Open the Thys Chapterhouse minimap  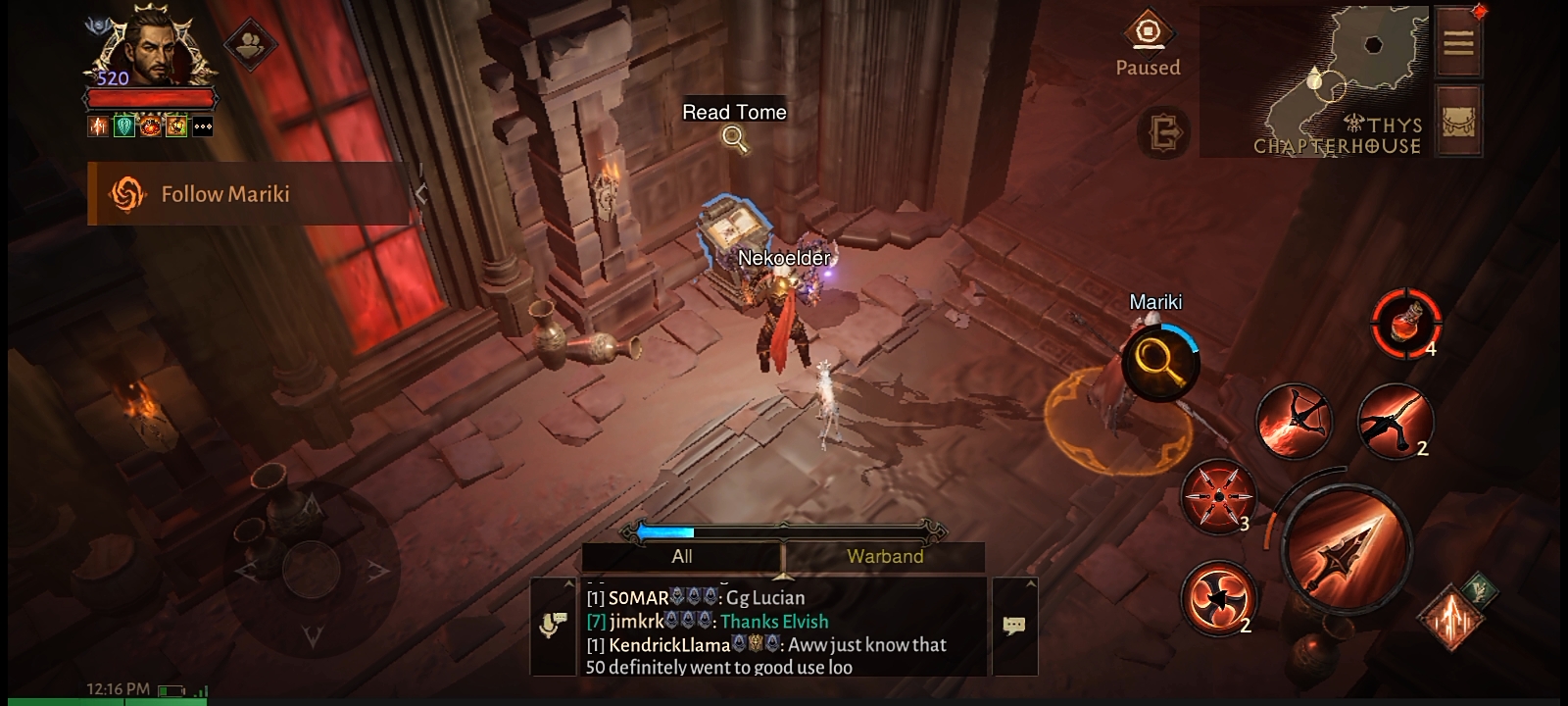[x=1313, y=80]
